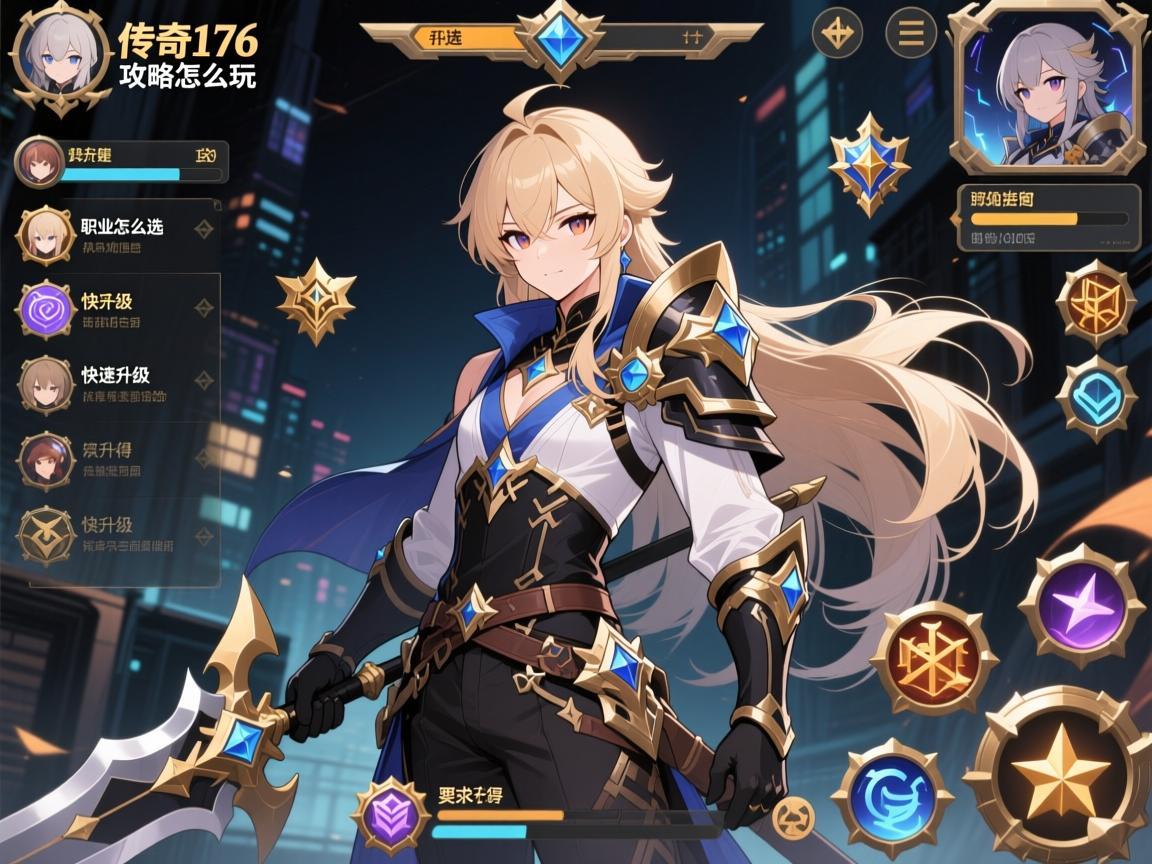Viewport: 1152px width, 864px height.
Task: Select the 快速升级 list entry
Action: pos(120,384)
